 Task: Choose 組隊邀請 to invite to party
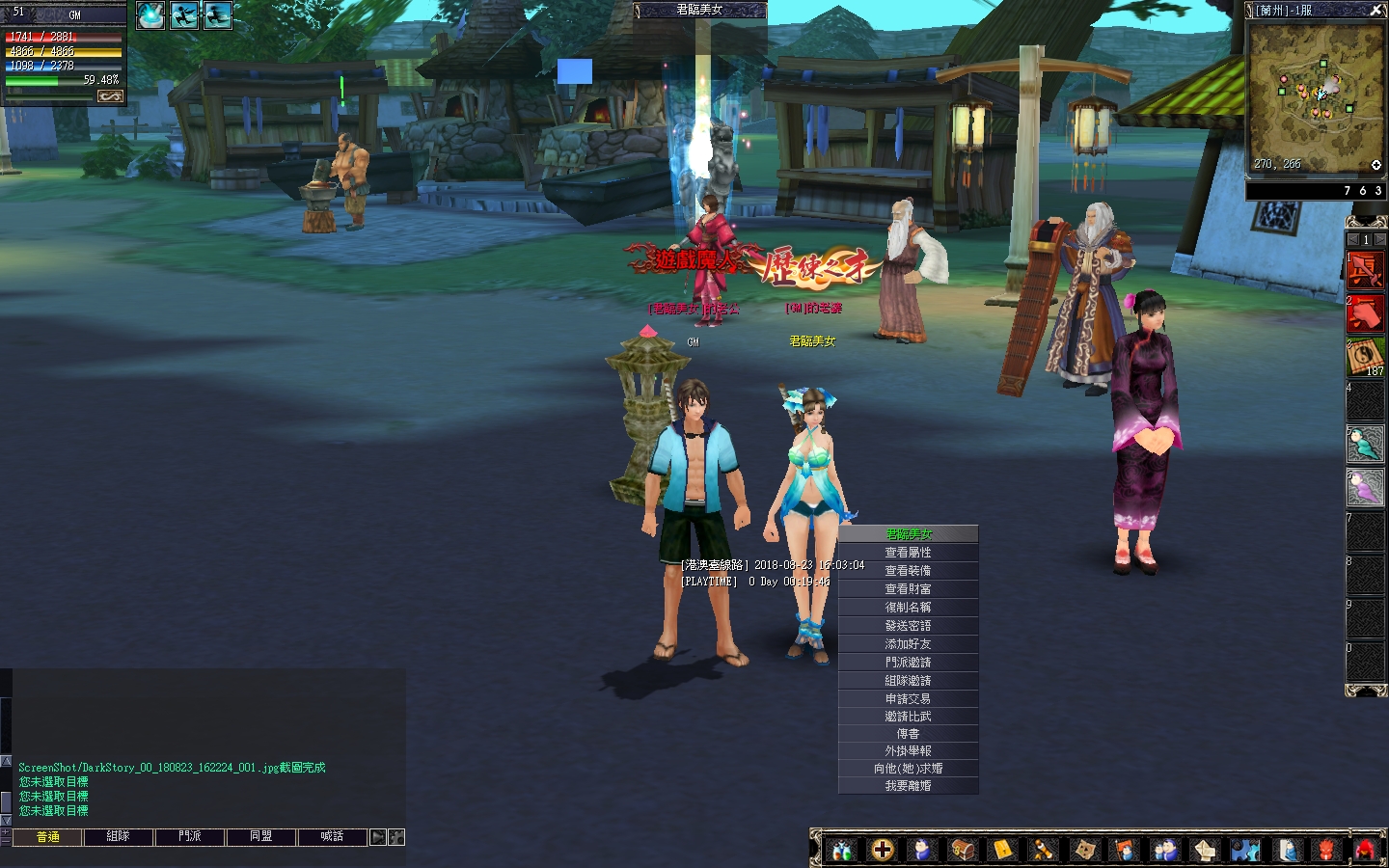(x=908, y=681)
